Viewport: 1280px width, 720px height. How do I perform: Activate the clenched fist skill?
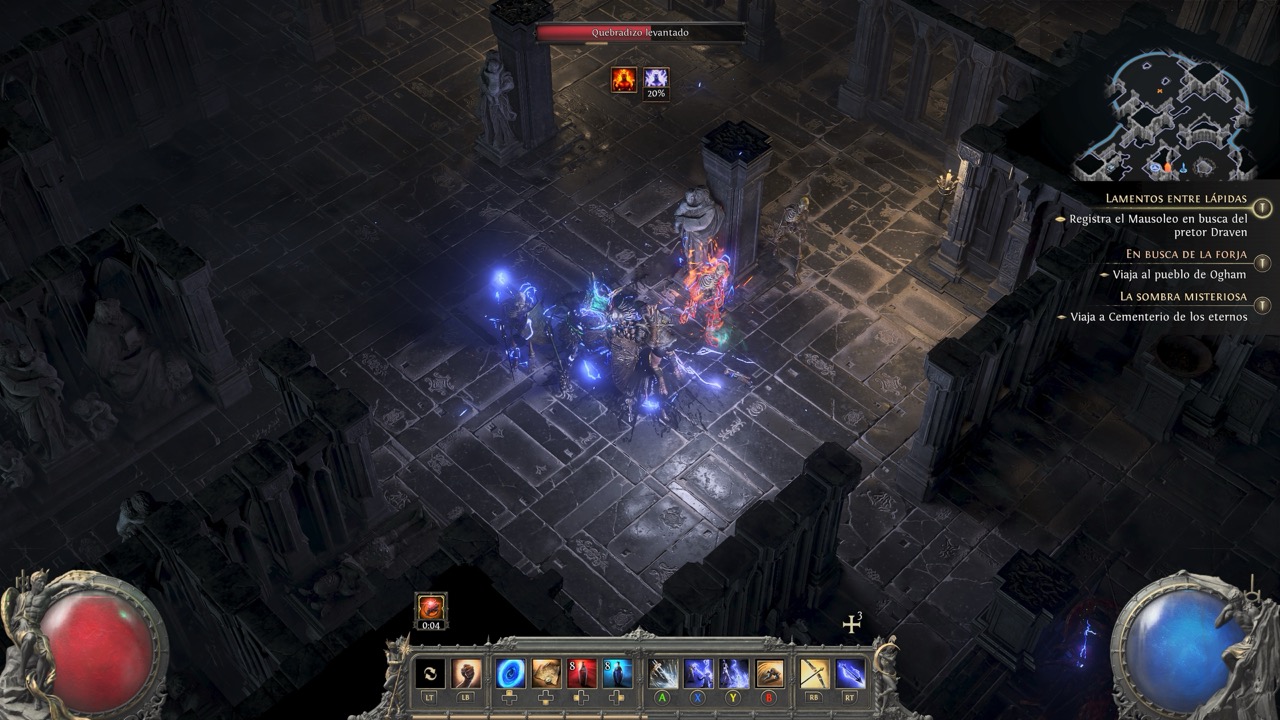[466, 673]
